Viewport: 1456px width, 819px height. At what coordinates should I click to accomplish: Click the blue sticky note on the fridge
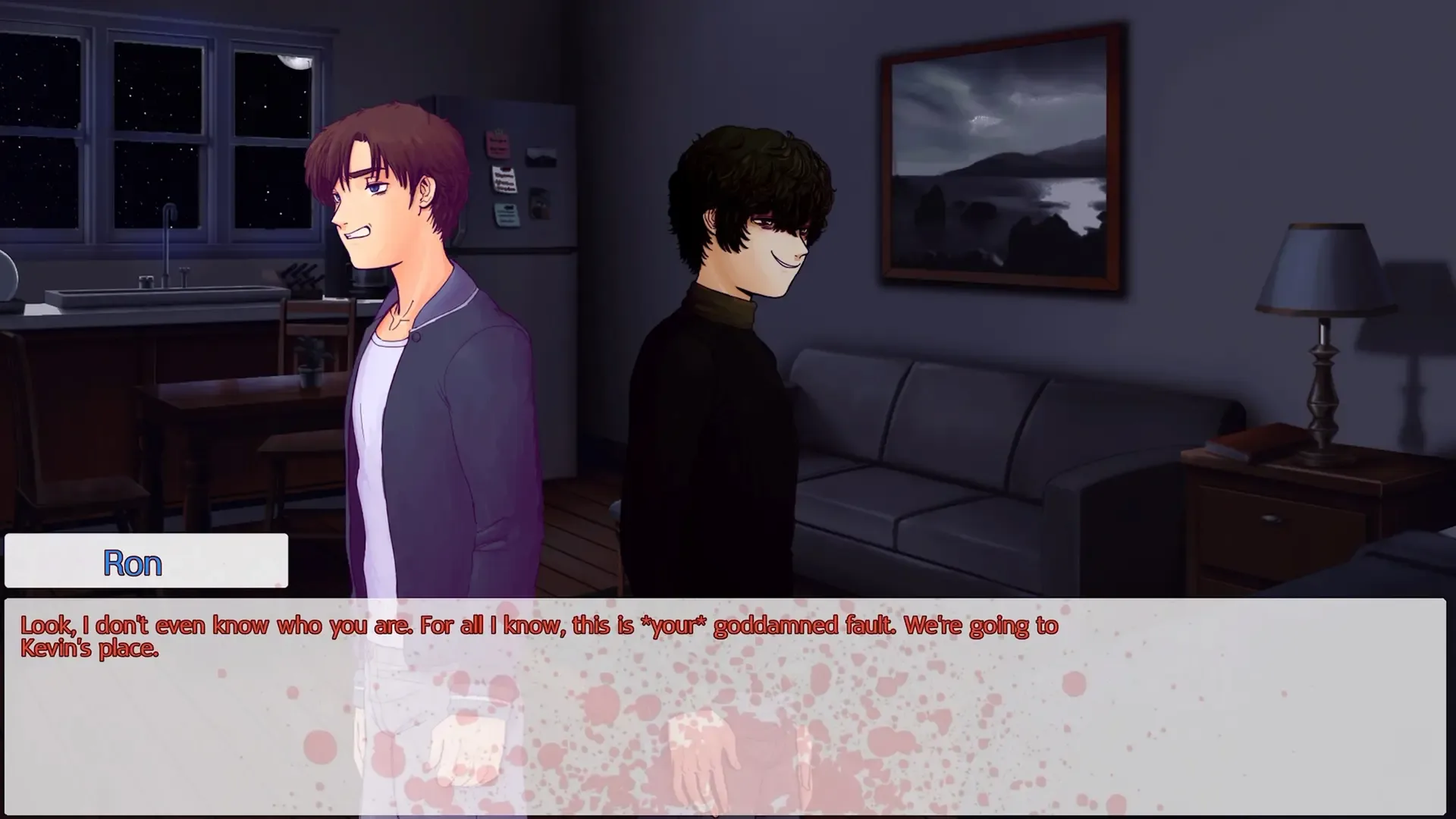click(x=507, y=215)
